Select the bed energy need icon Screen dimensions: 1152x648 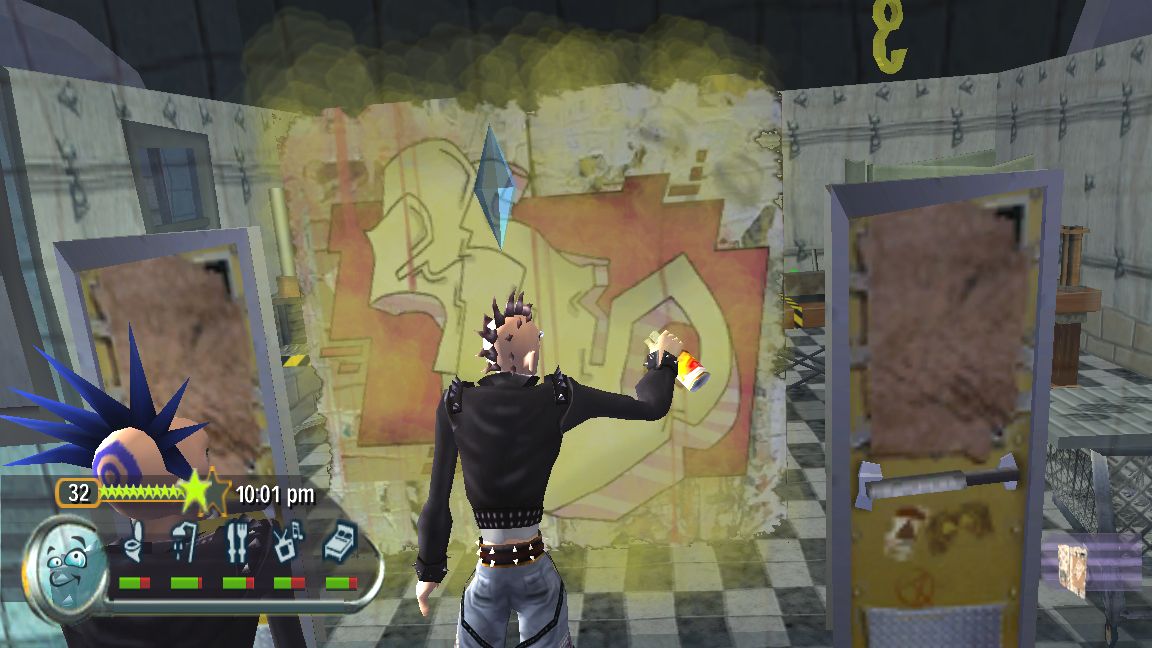340,541
